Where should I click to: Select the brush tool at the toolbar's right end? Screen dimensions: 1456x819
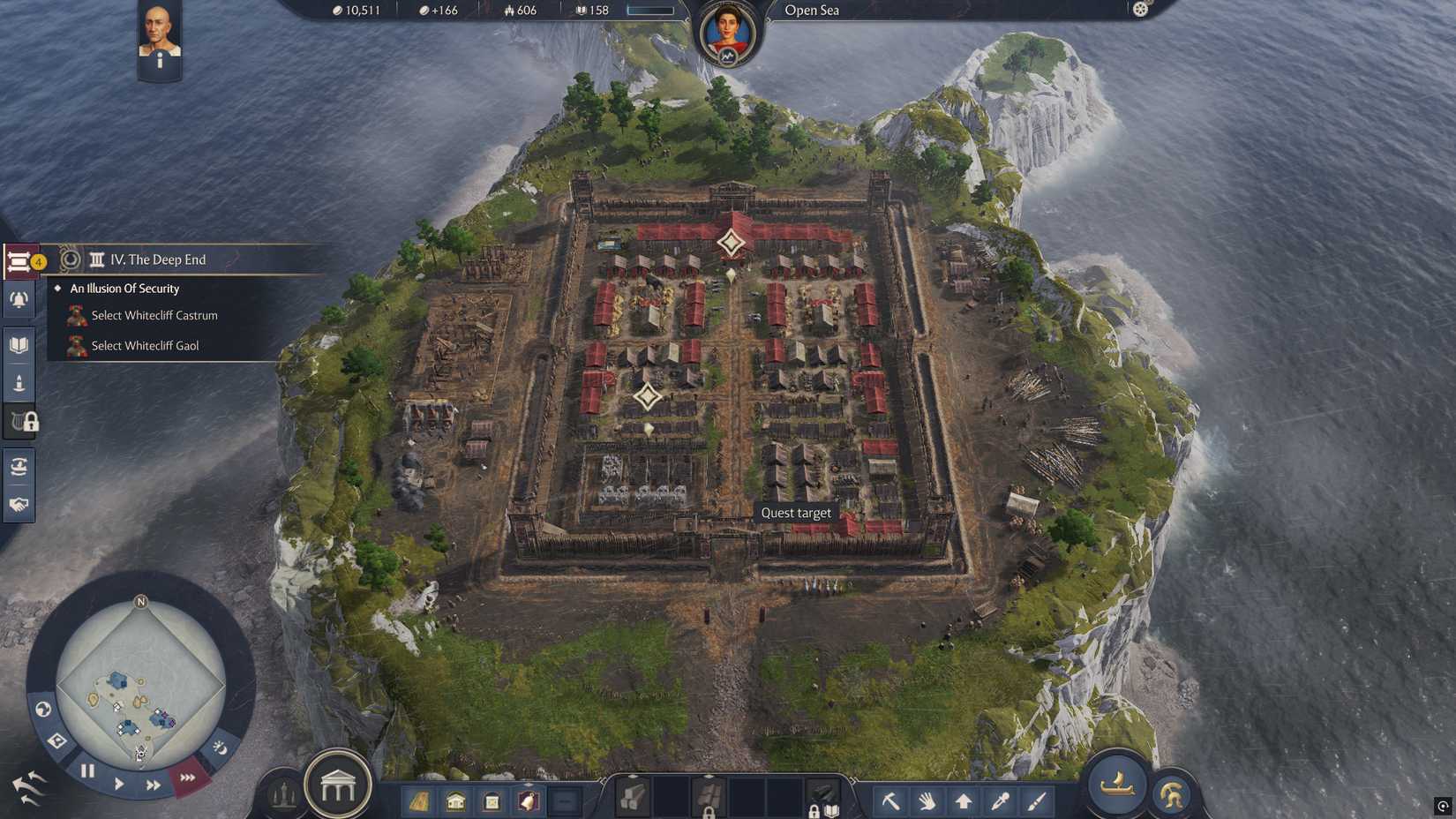click(1035, 800)
